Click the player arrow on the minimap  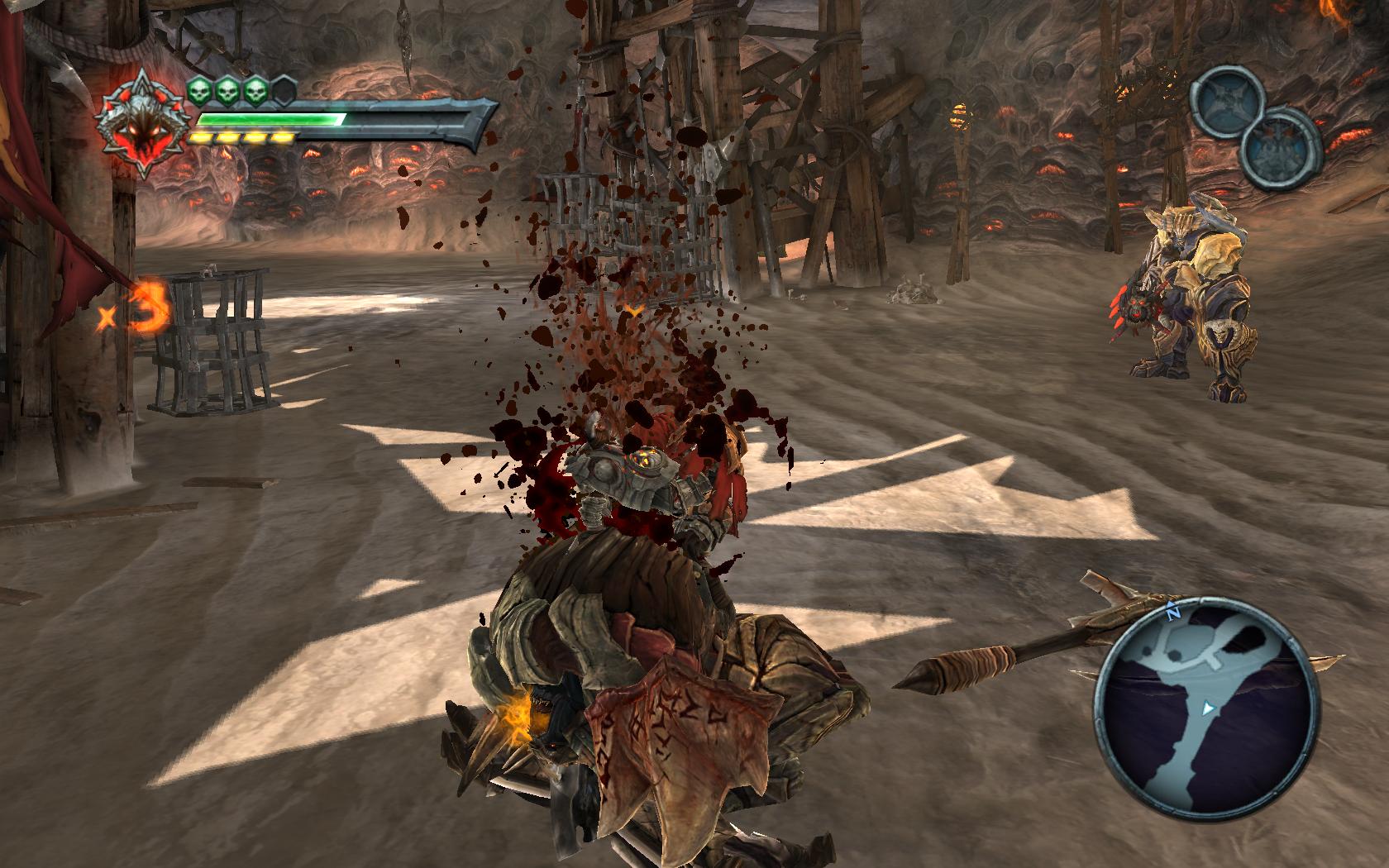click(1207, 708)
